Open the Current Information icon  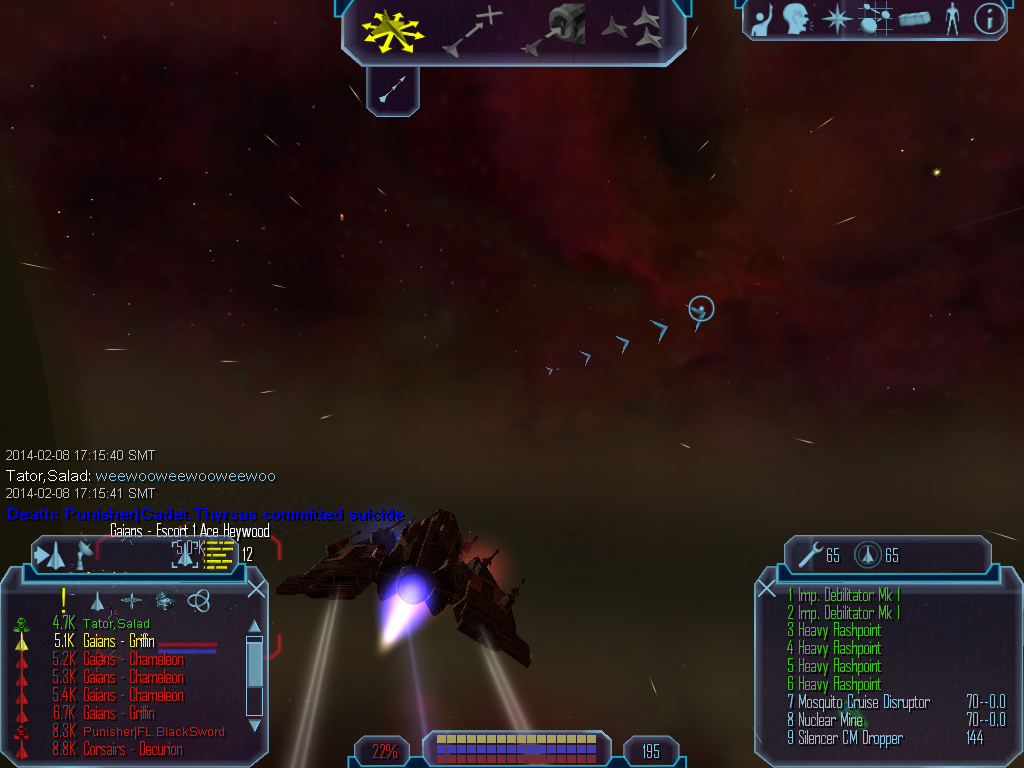tap(989, 18)
